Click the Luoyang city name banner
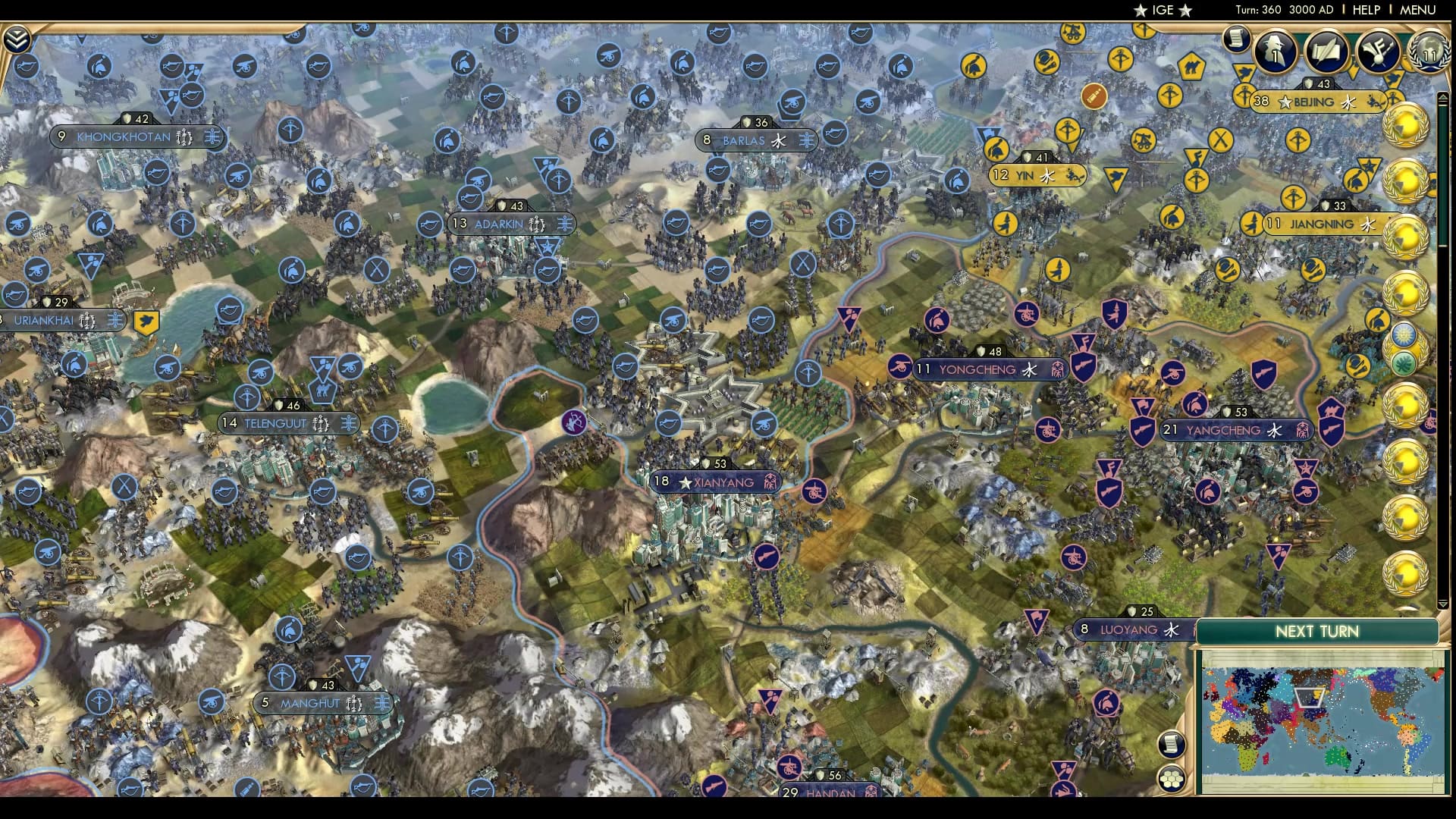The image size is (1456, 819). tap(1130, 629)
